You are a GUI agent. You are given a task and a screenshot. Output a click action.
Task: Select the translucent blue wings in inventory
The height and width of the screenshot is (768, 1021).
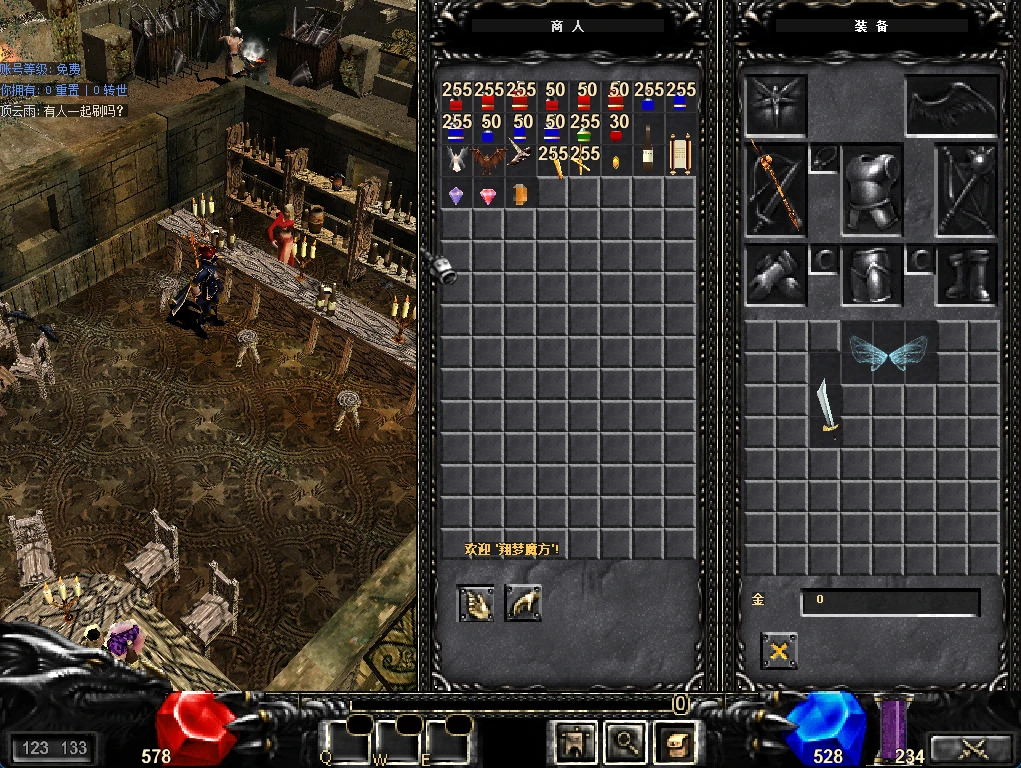tap(889, 351)
